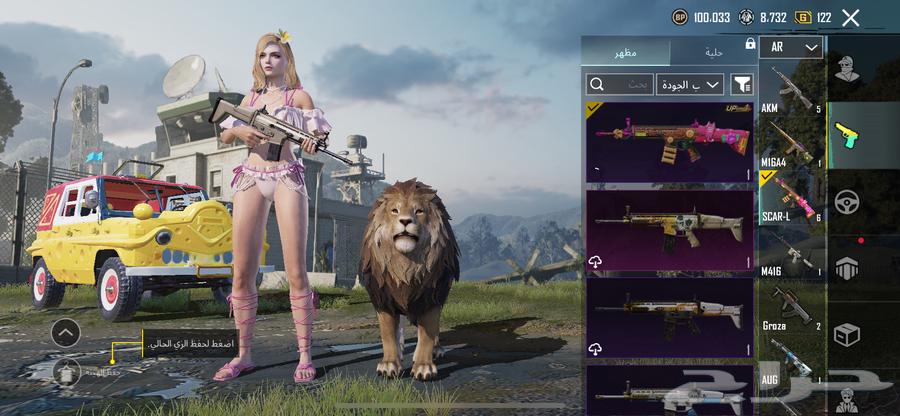The image size is (900, 416).
Task: Choose the M16A4 weapon entry
Action: pos(791,143)
